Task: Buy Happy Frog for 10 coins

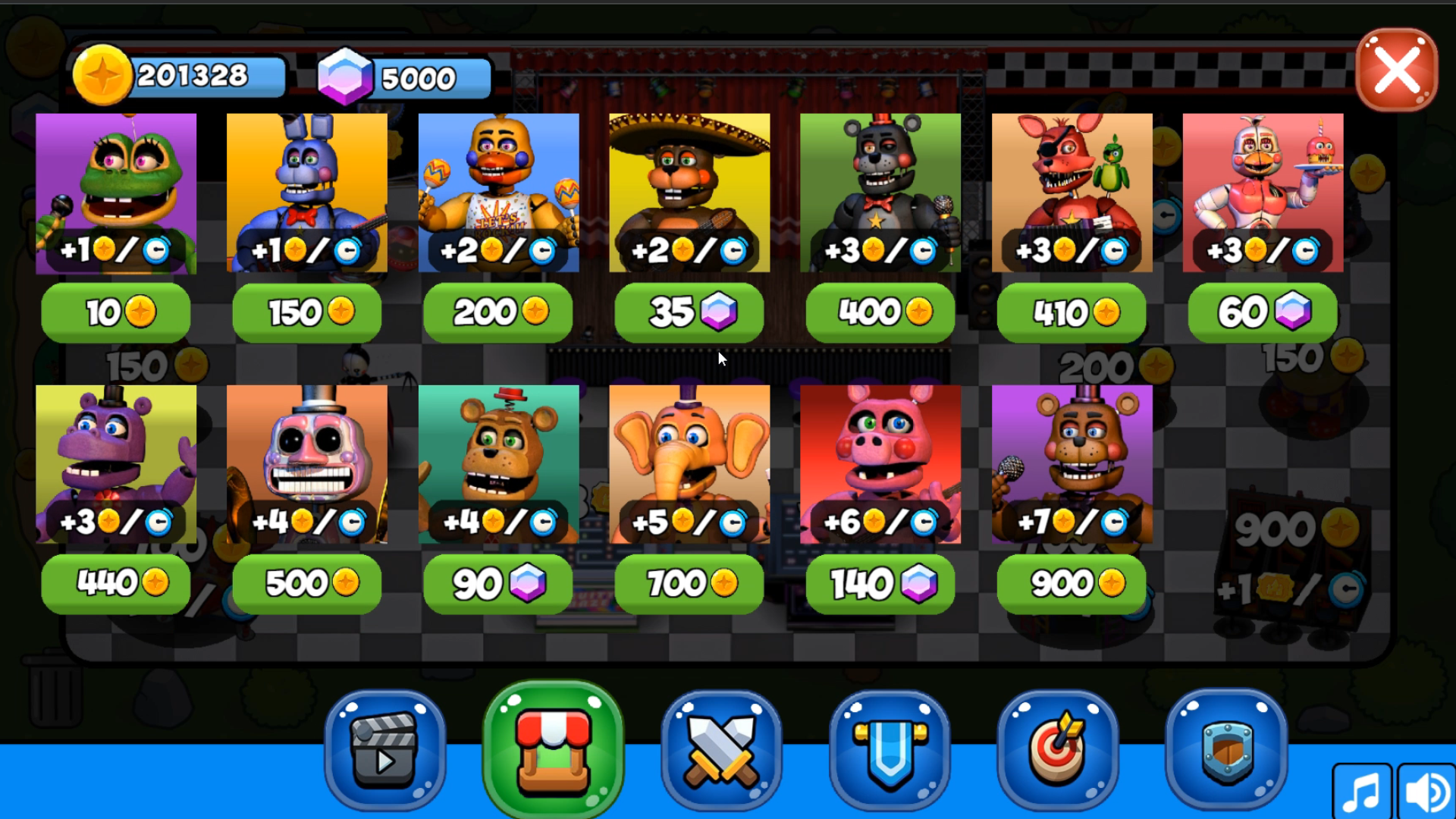Action: [115, 312]
